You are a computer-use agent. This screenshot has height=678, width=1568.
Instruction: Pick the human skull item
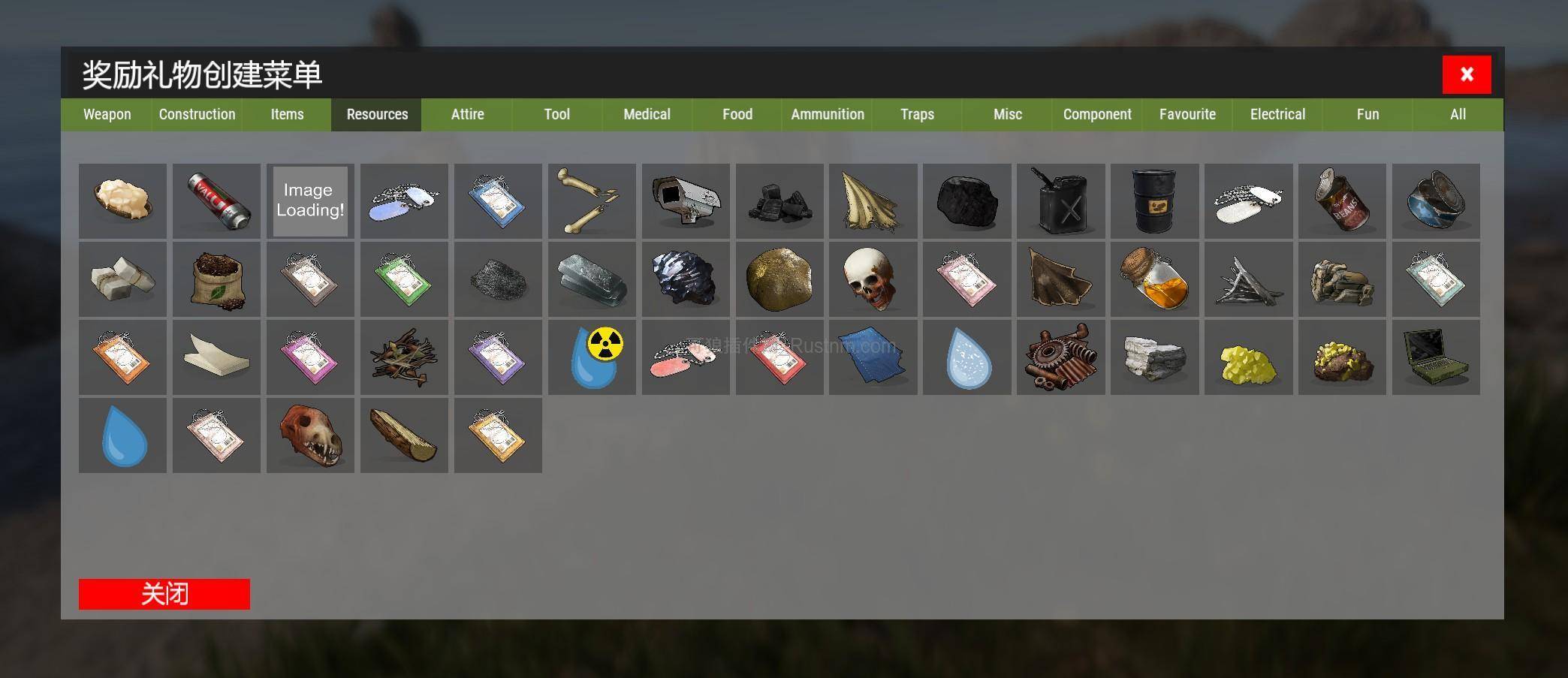coord(873,279)
